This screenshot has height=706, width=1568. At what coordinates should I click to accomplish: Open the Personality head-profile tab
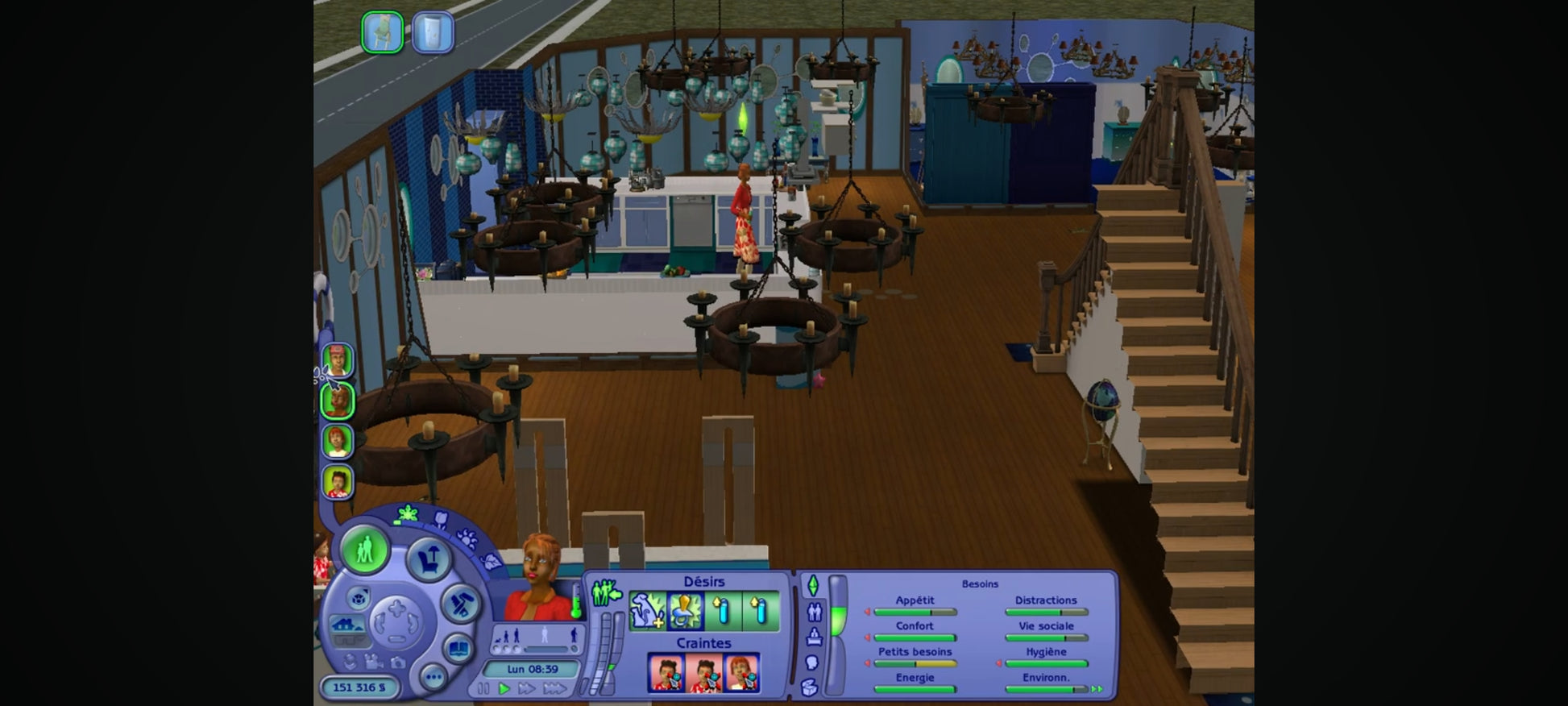click(x=812, y=662)
